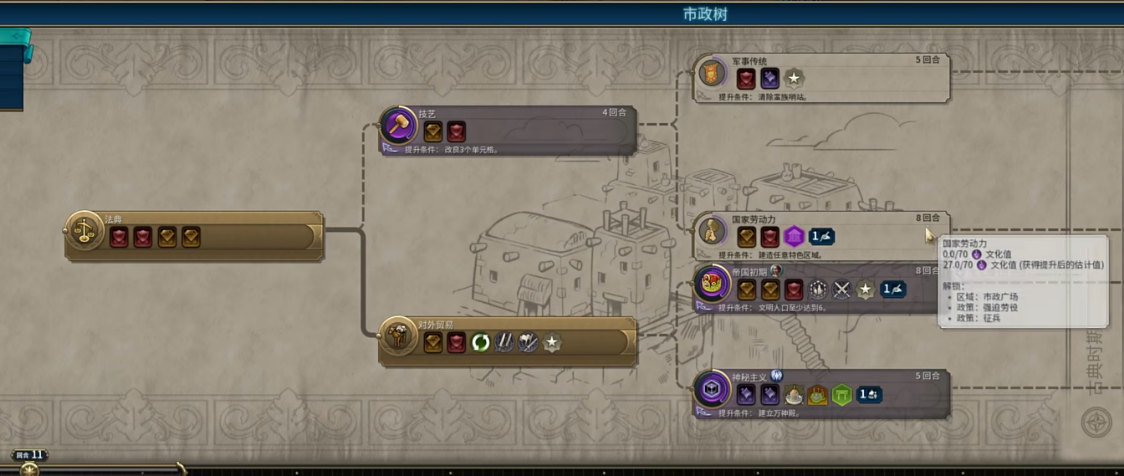
Task: Click the star icon on 军事传统
Action: click(x=793, y=78)
